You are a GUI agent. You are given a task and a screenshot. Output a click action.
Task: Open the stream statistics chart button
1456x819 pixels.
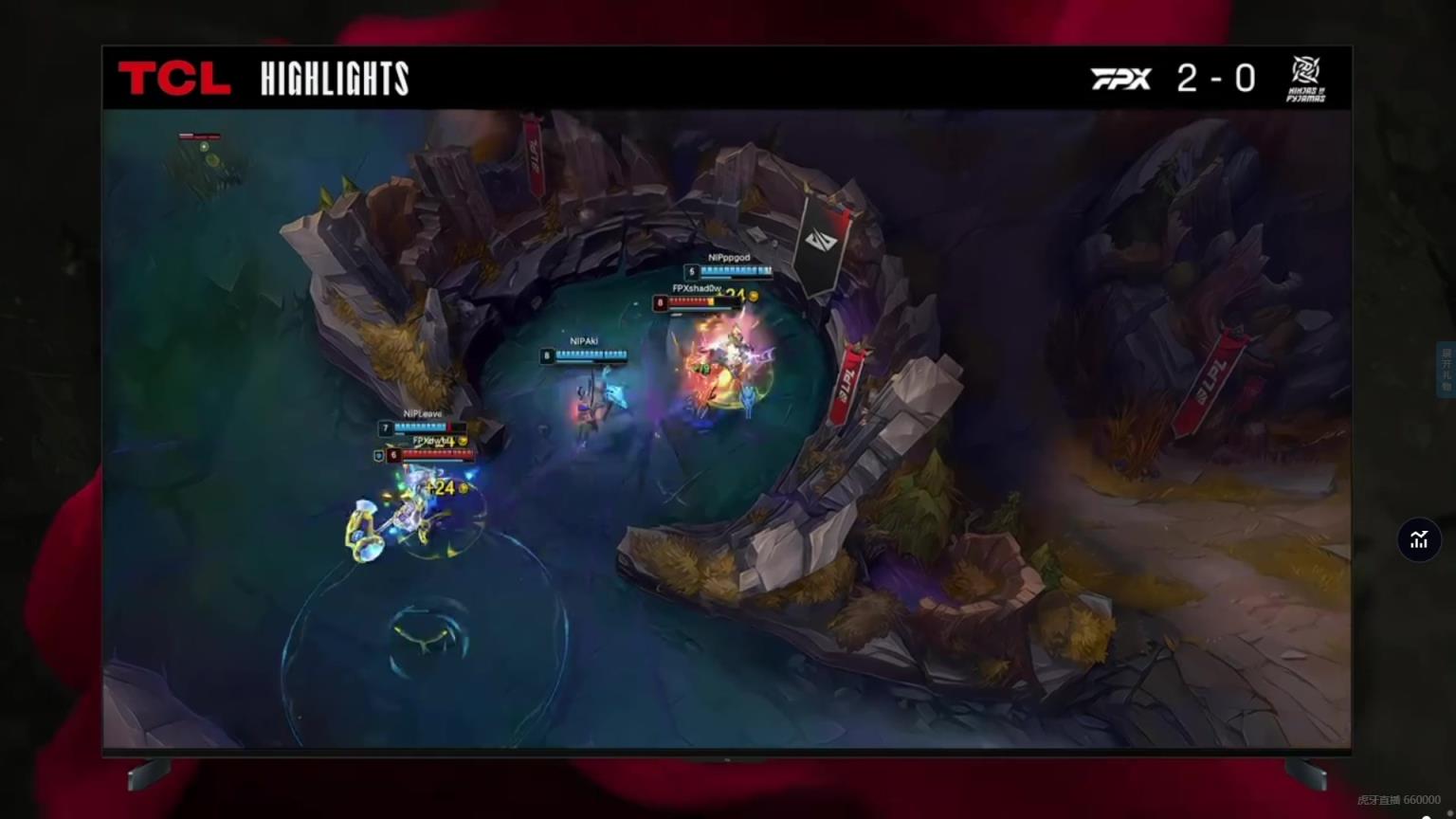click(x=1418, y=539)
